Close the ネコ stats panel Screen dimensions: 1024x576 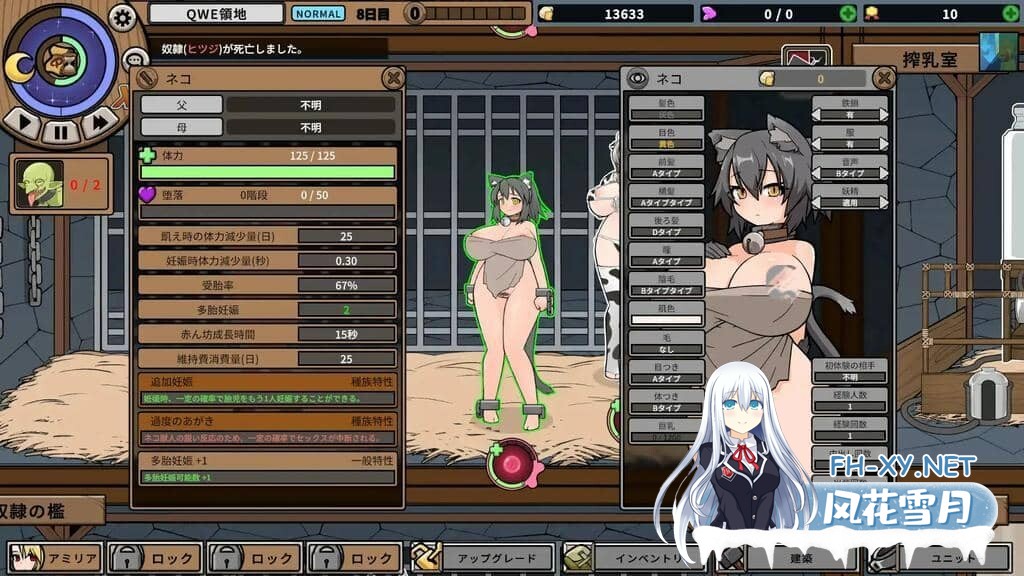coord(394,78)
